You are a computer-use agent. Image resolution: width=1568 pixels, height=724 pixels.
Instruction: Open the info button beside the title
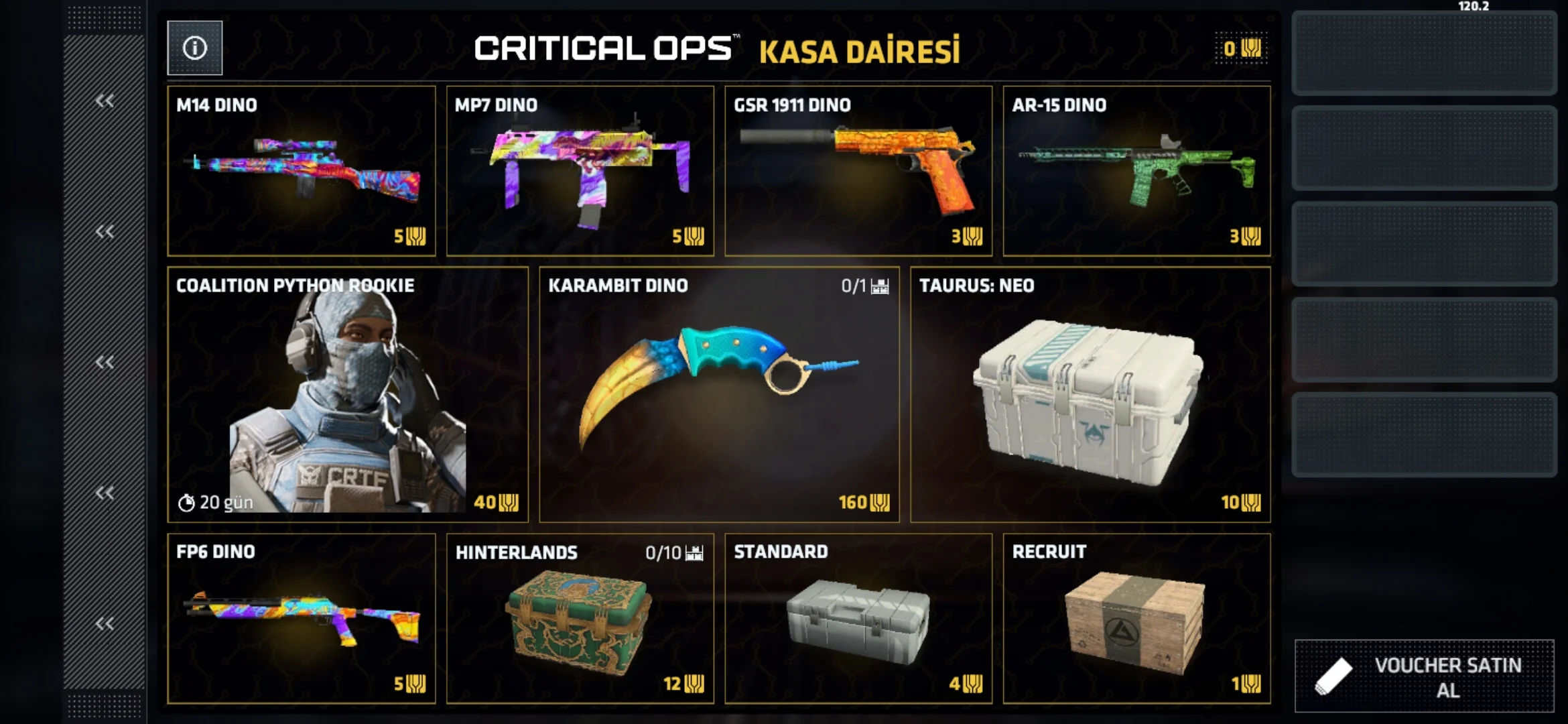tap(194, 48)
